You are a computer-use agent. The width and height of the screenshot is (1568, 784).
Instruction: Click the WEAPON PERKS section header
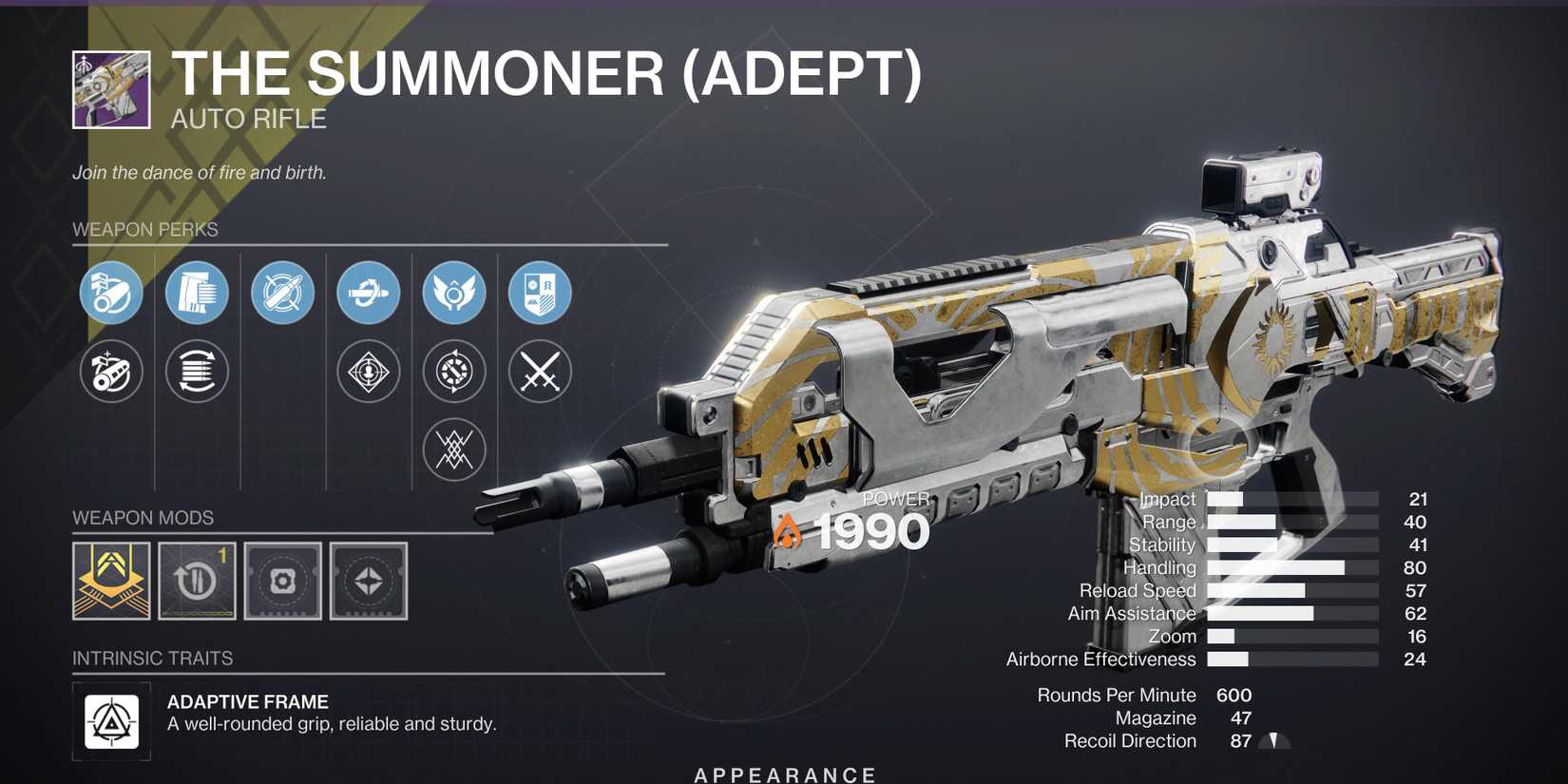(144, 229)
